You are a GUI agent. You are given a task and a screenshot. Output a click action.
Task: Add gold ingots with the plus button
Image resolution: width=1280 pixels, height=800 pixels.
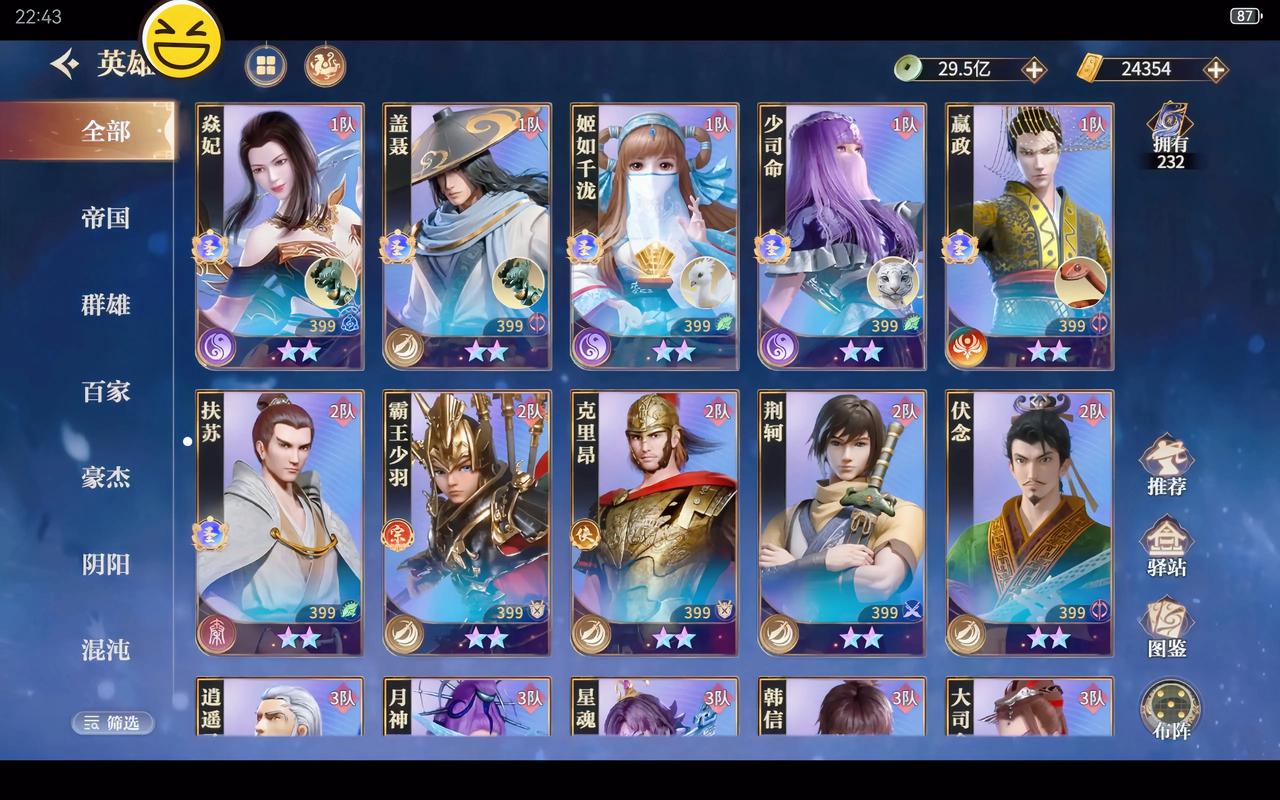[1215, 69]
